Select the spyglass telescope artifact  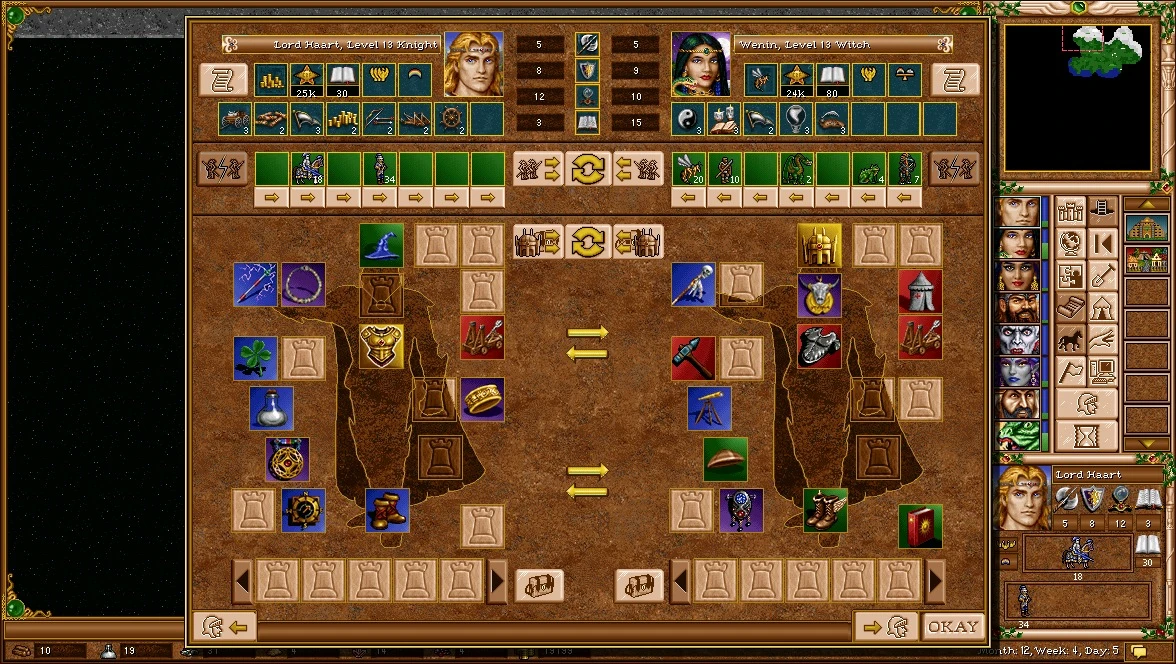pyautogui.click(x=709, y=409)
